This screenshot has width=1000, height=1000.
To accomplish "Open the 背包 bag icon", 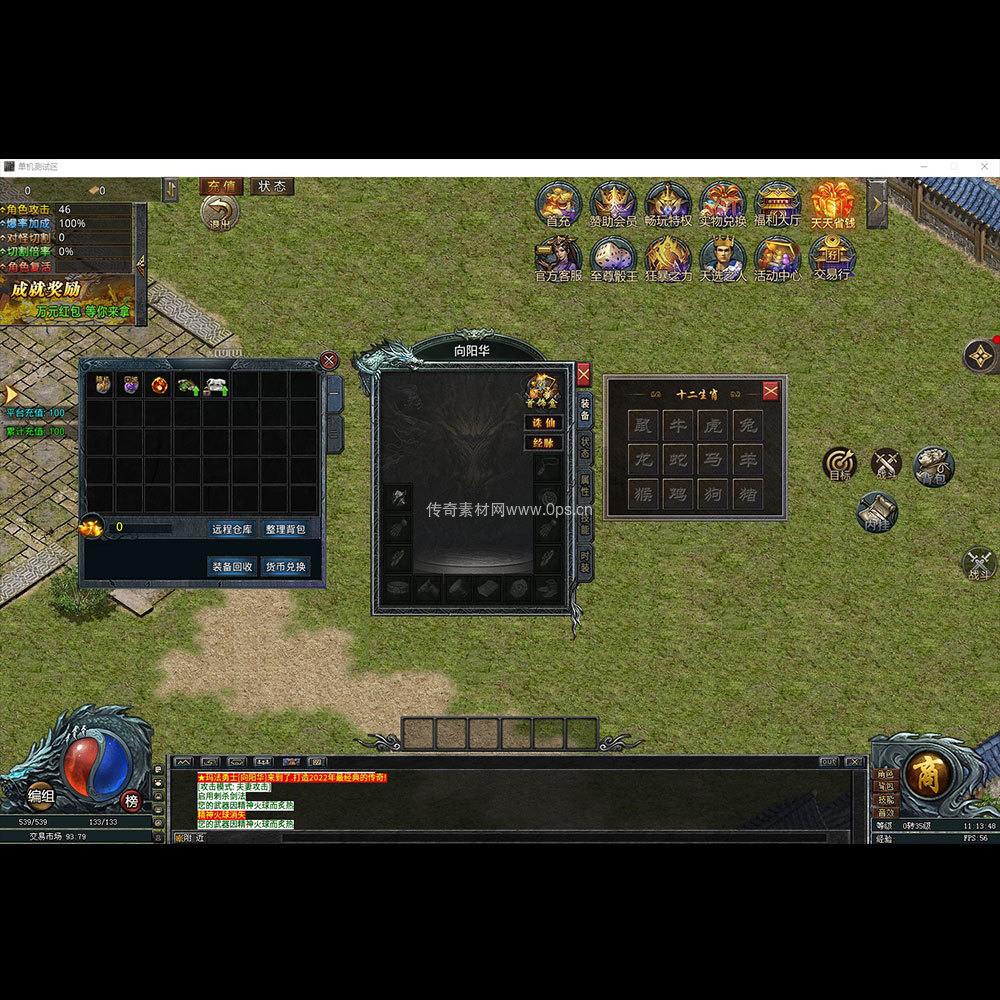I will (x=933, y=466).
